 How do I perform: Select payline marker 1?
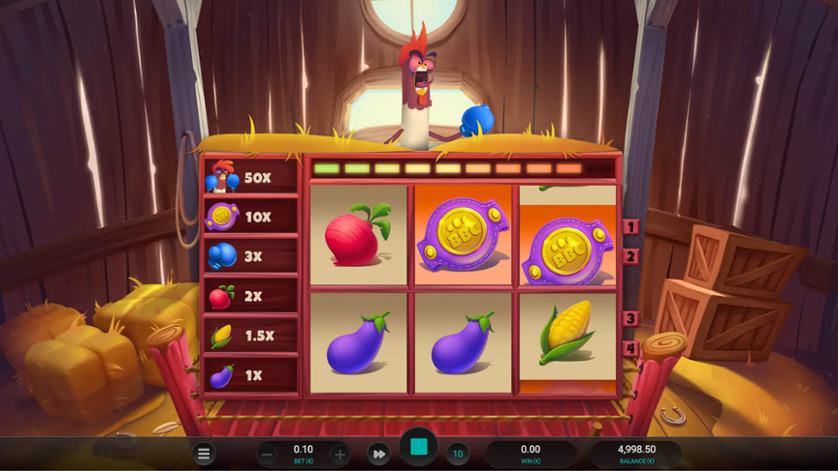click(x=631, y=227)
